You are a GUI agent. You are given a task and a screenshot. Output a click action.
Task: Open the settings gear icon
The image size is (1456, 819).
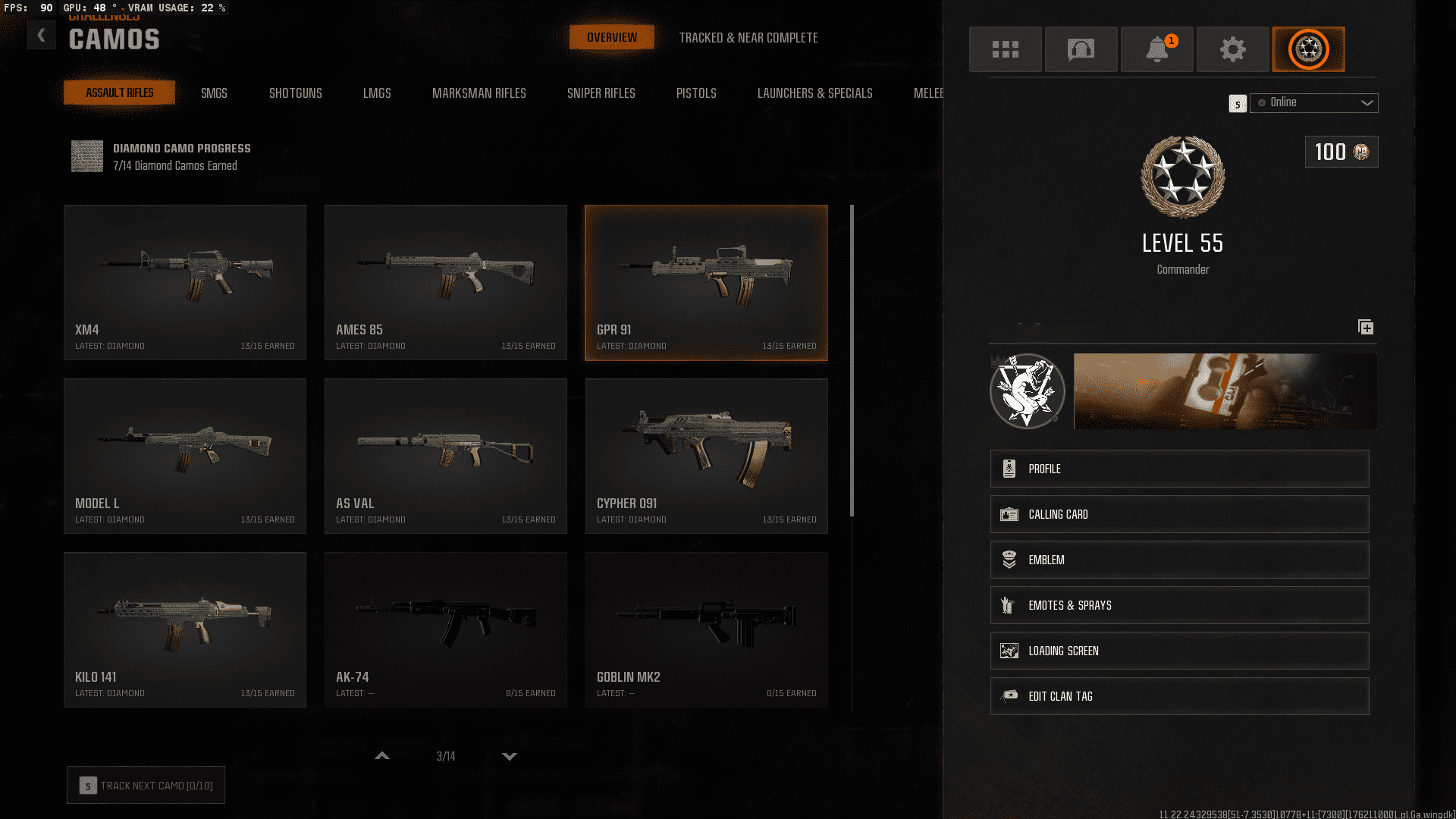pos(1232,49)
